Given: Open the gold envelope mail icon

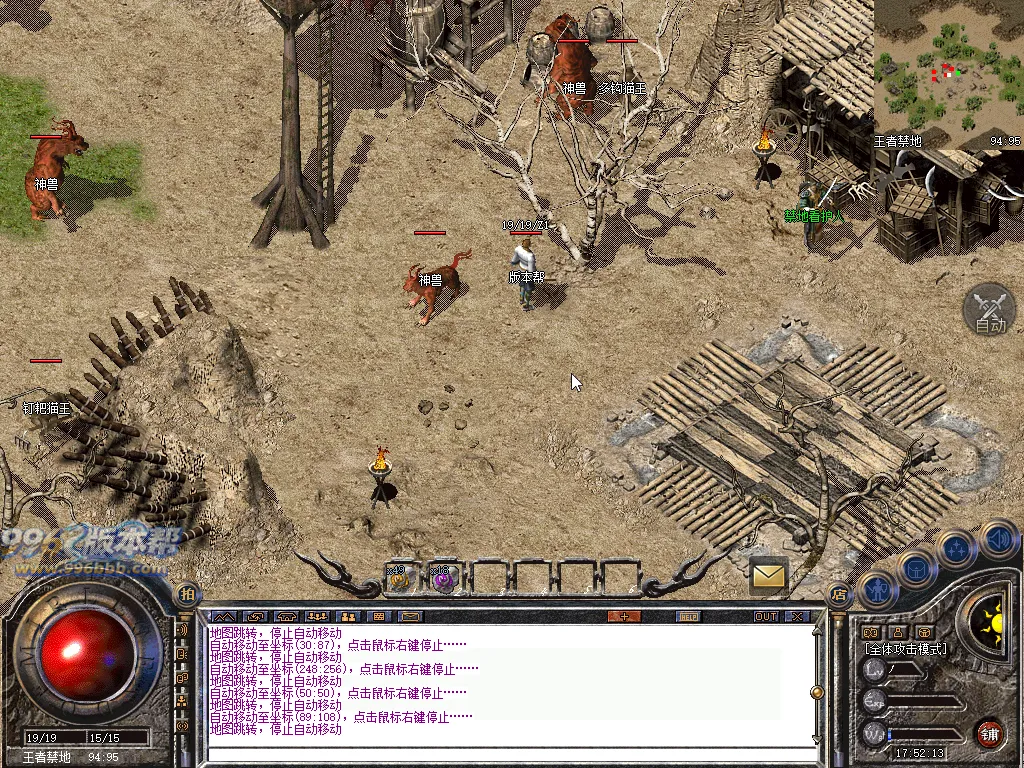Looking at the screenshot, I should (768, 575).
